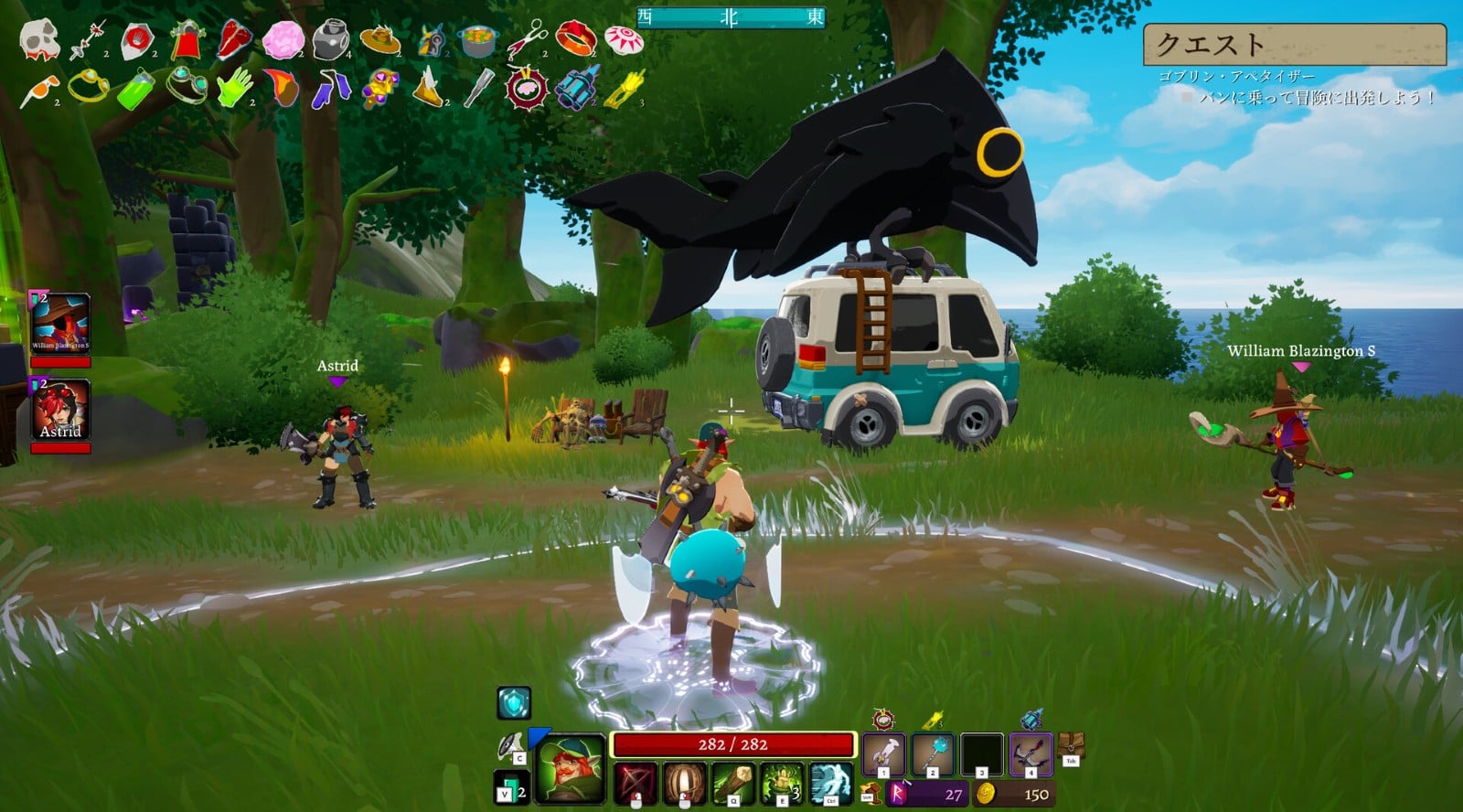
Task: Equip the spiked mace in slot two
Action: (933, 755)
